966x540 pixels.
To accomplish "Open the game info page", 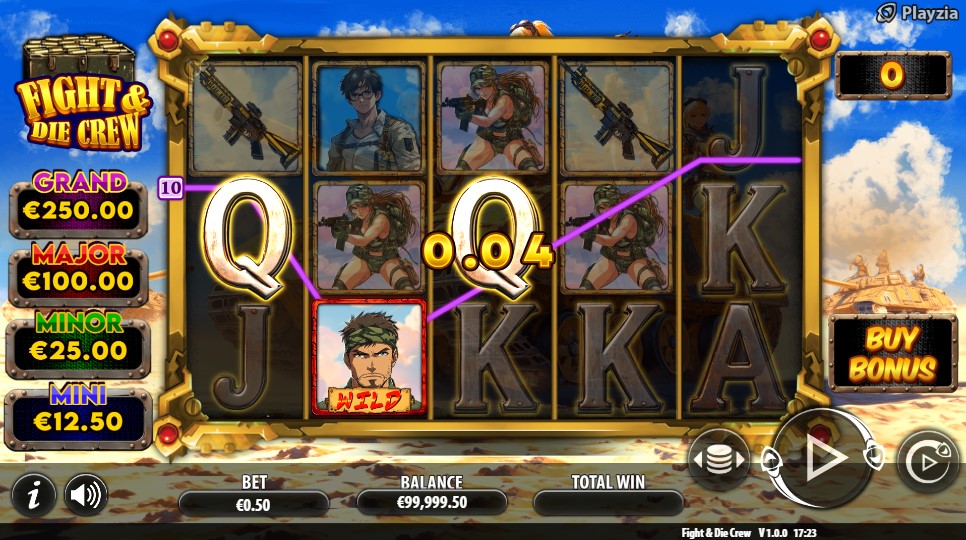I will tap(35, 493).
